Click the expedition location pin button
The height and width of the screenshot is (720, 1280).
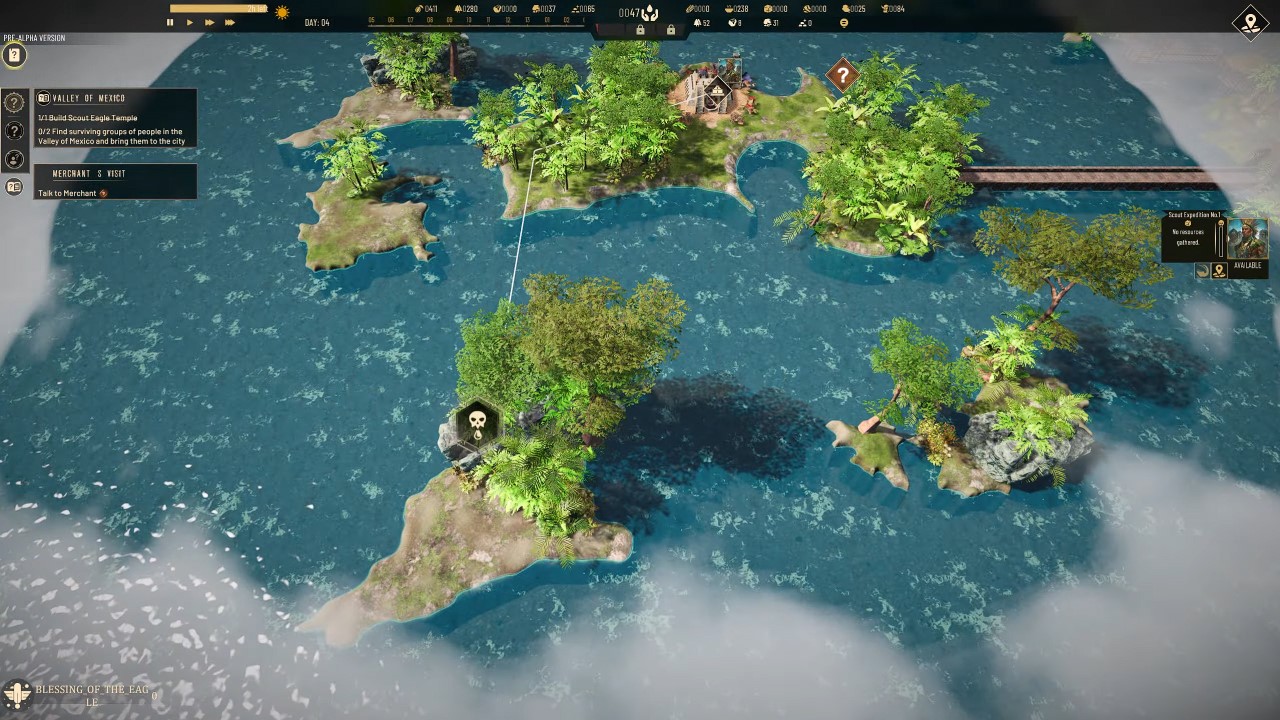1219,271
